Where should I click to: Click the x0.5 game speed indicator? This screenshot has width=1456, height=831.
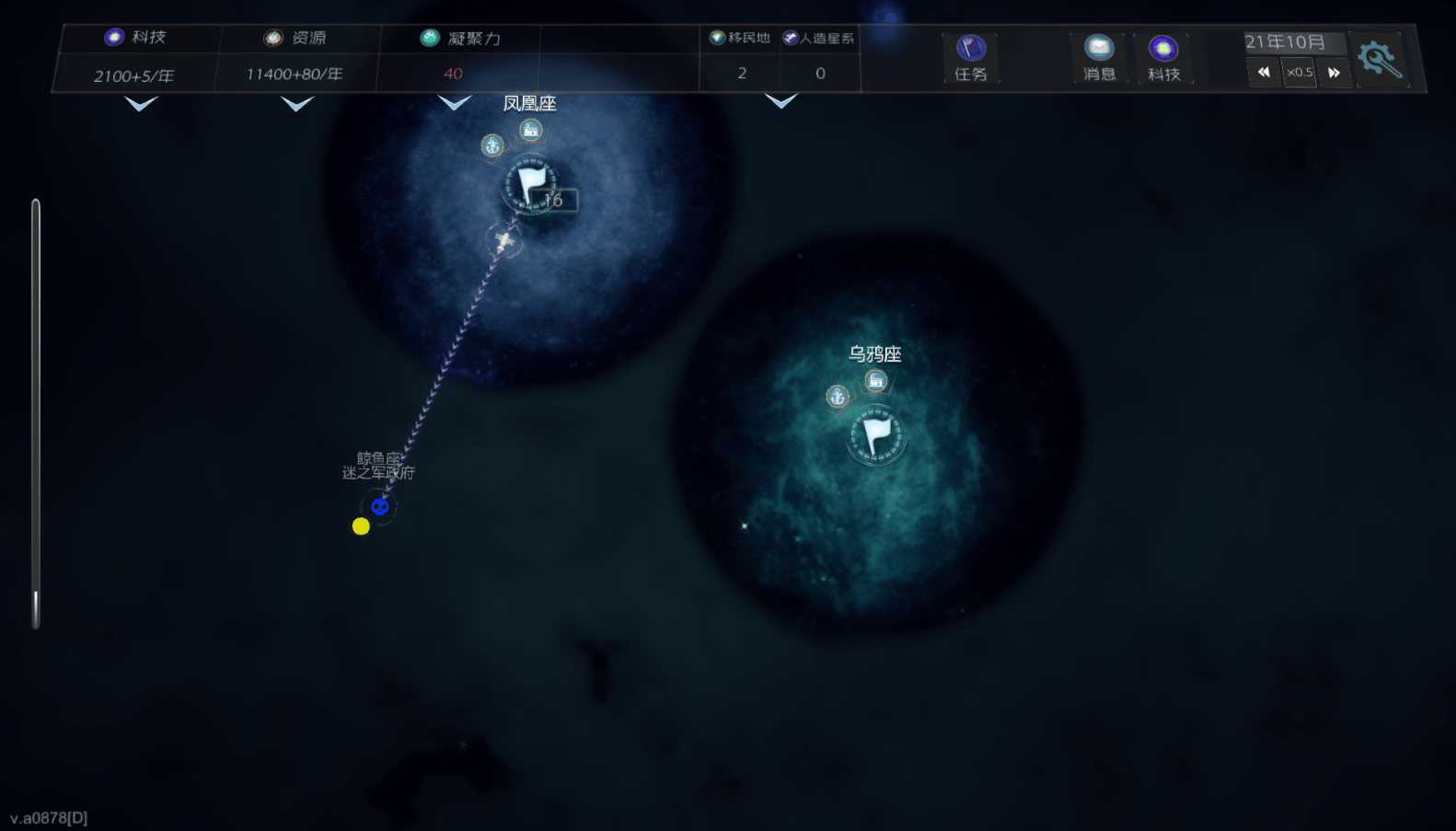click(x=1299, y=72)
